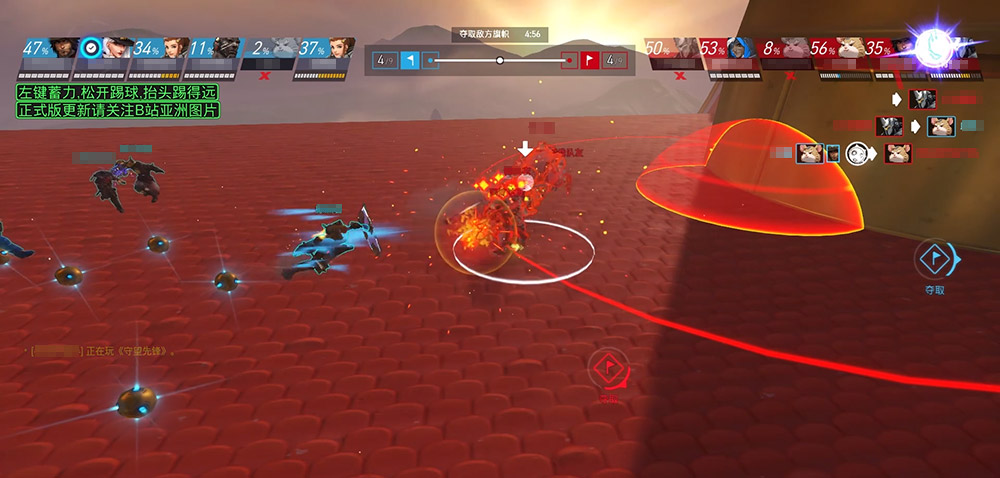Click the red flag objective marker
The height and width of the screenshot is (478, 1000).
click(609, 370)
